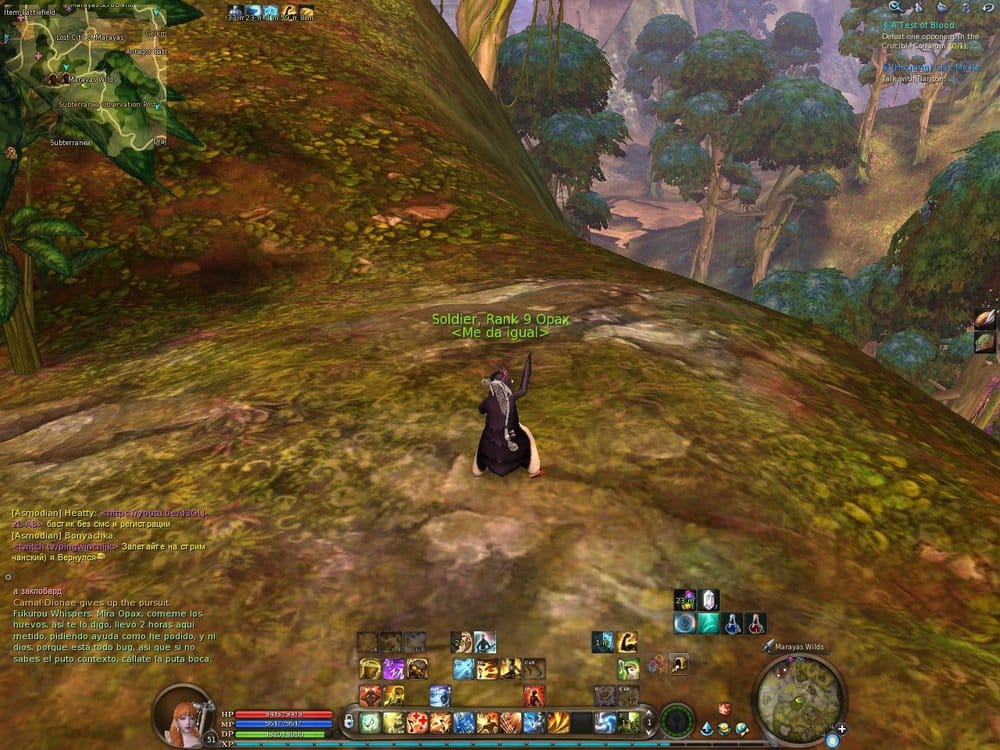This screenshot has height=750, width=1000.
Task: Use the blue potion item
Action: tap(733, 623)
